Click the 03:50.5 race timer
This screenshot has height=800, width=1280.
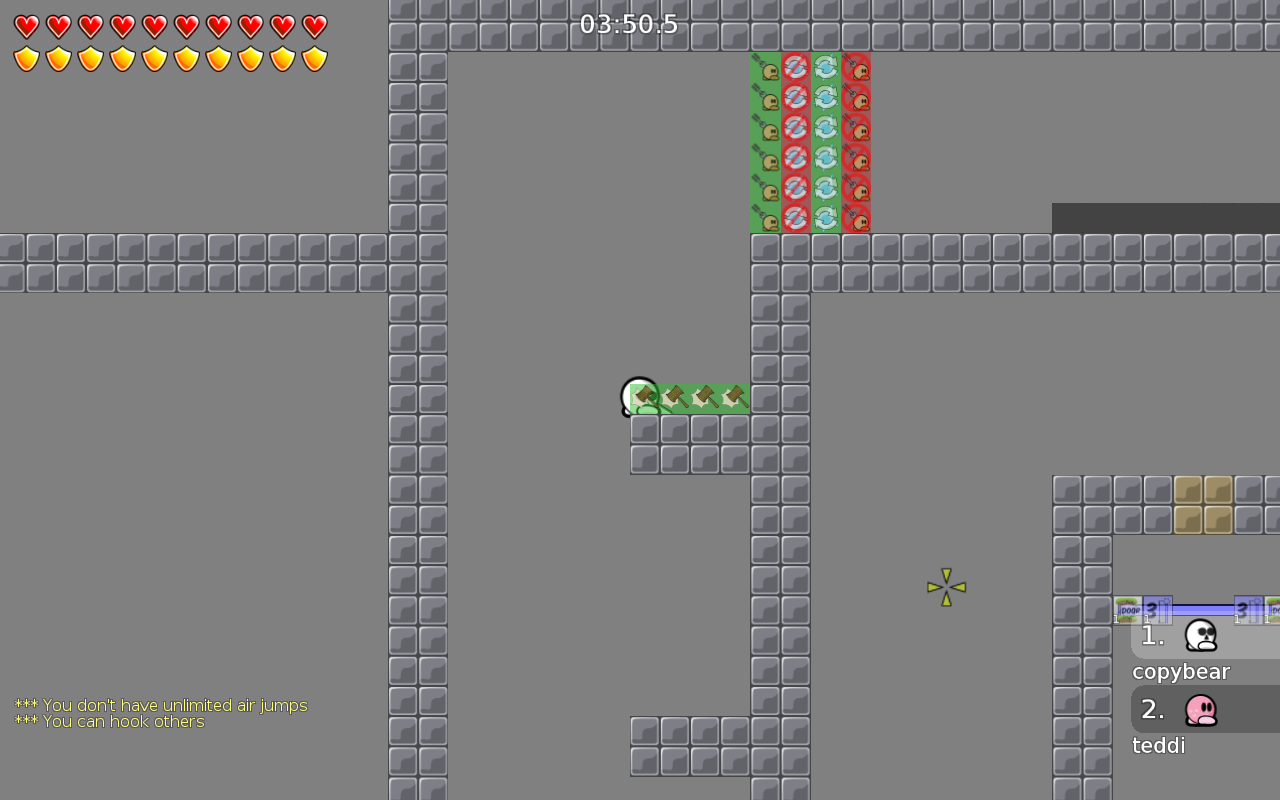coord(630,24)
